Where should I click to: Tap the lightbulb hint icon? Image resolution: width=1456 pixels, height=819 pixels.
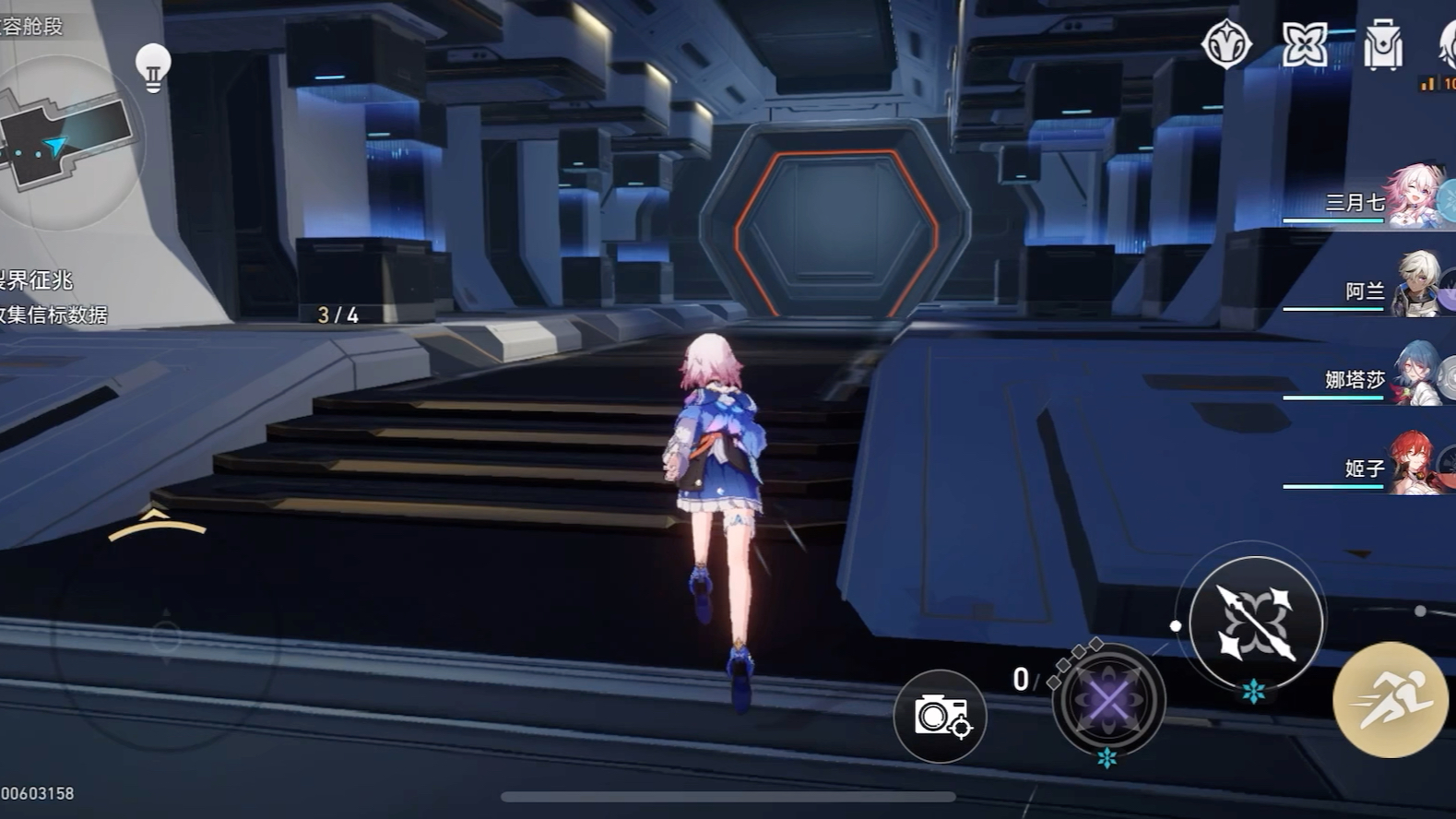tap(153, 66)
